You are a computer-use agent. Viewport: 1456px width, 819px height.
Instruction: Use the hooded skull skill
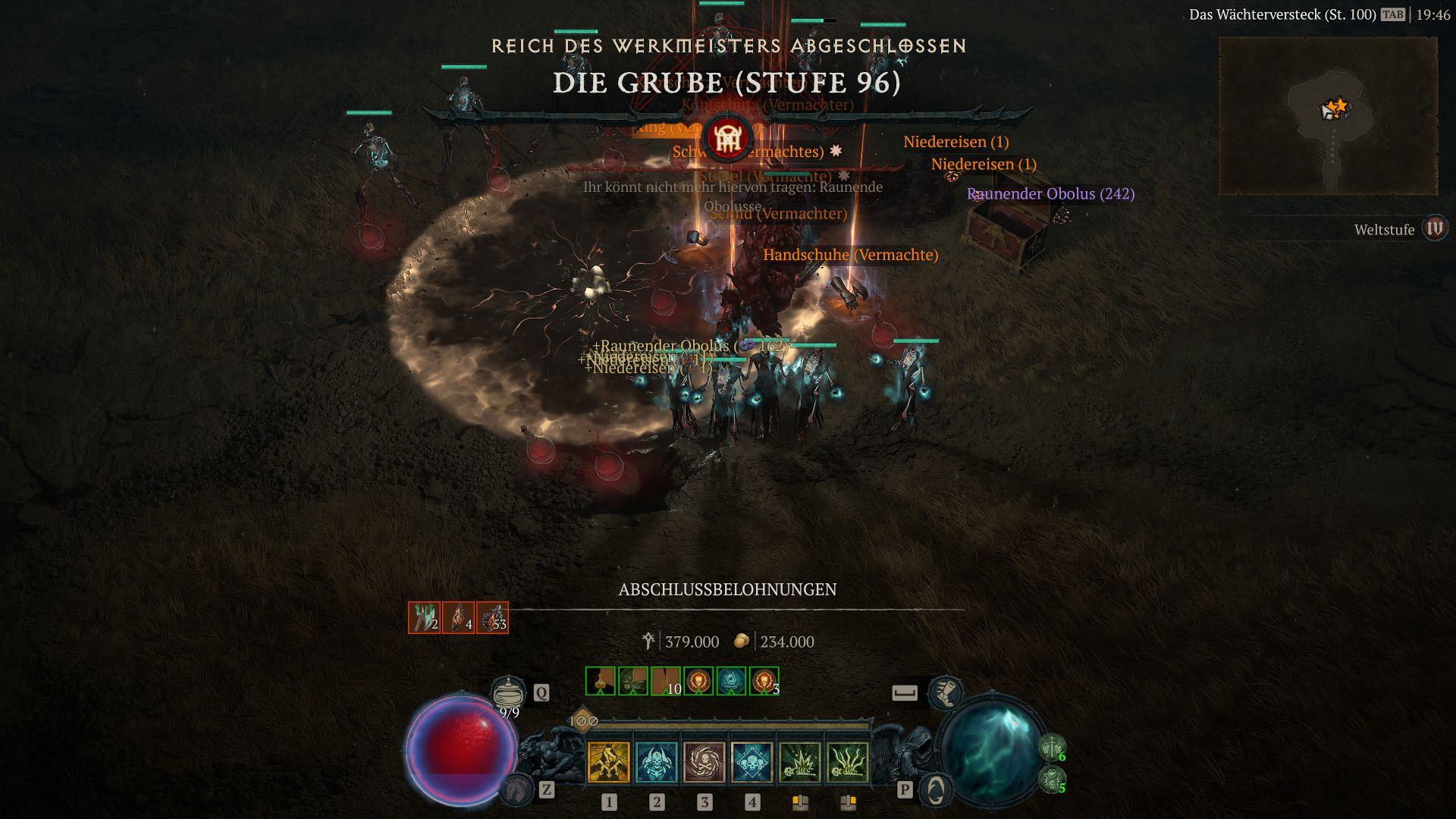pyautogui.click(x=657, y=761)
